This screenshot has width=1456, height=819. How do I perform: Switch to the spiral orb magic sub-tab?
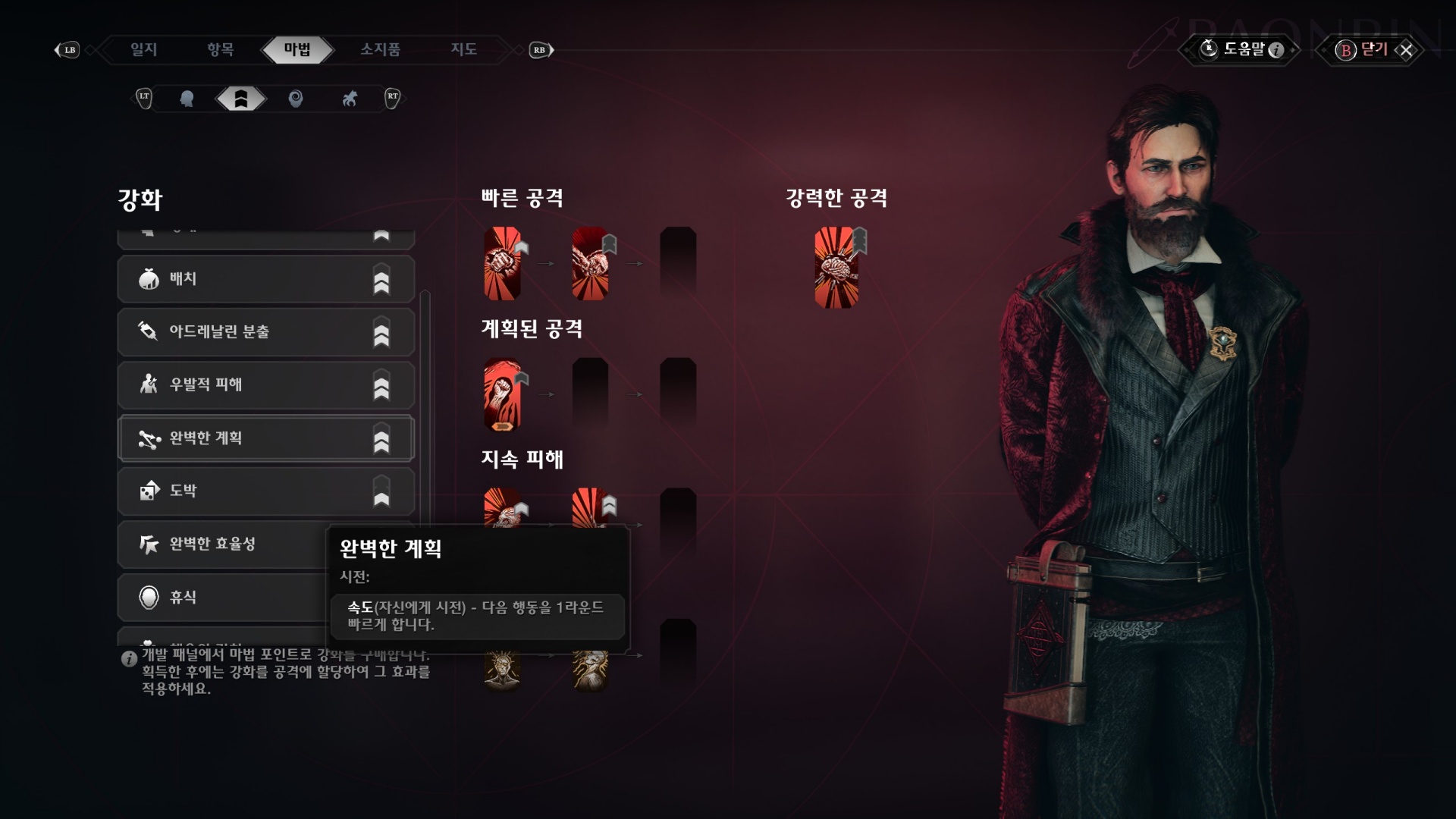[x=296, y=99]
